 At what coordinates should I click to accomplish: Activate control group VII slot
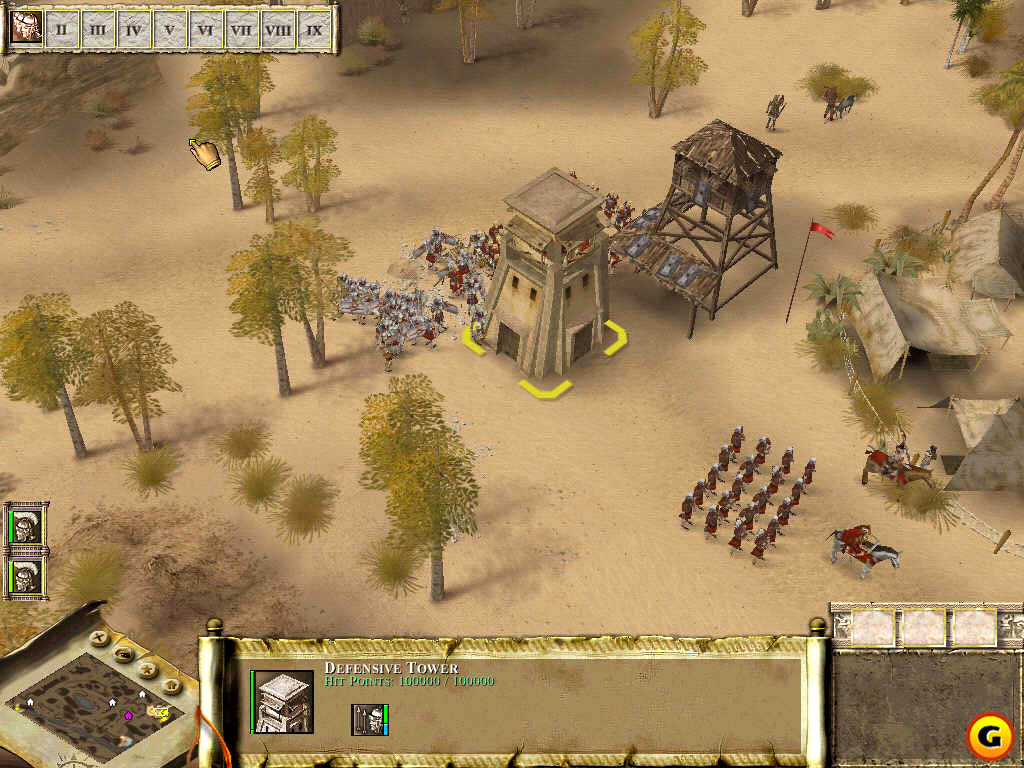tap(241, 30)
